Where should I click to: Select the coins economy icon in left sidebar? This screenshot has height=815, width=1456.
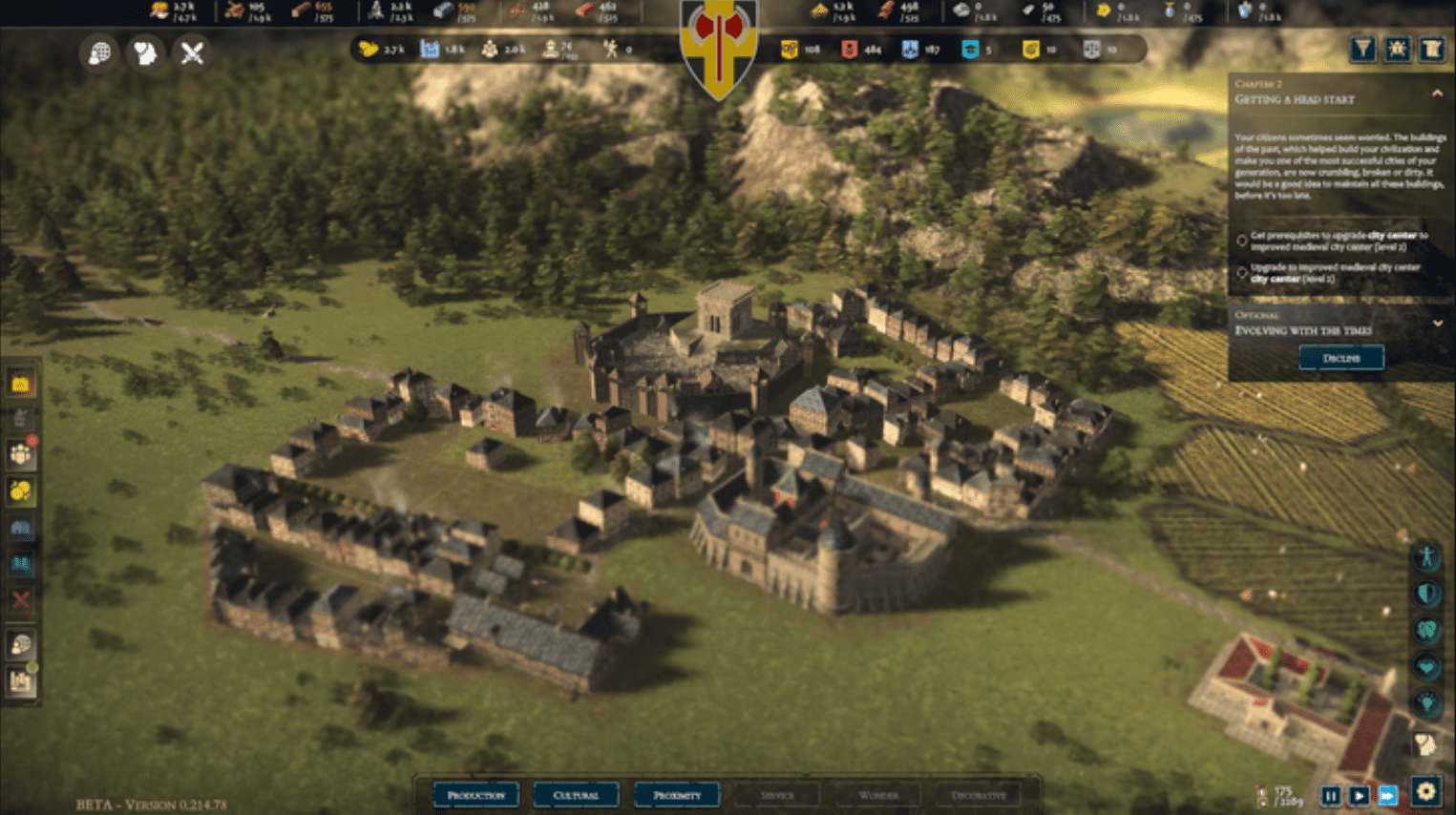(20, 491)
